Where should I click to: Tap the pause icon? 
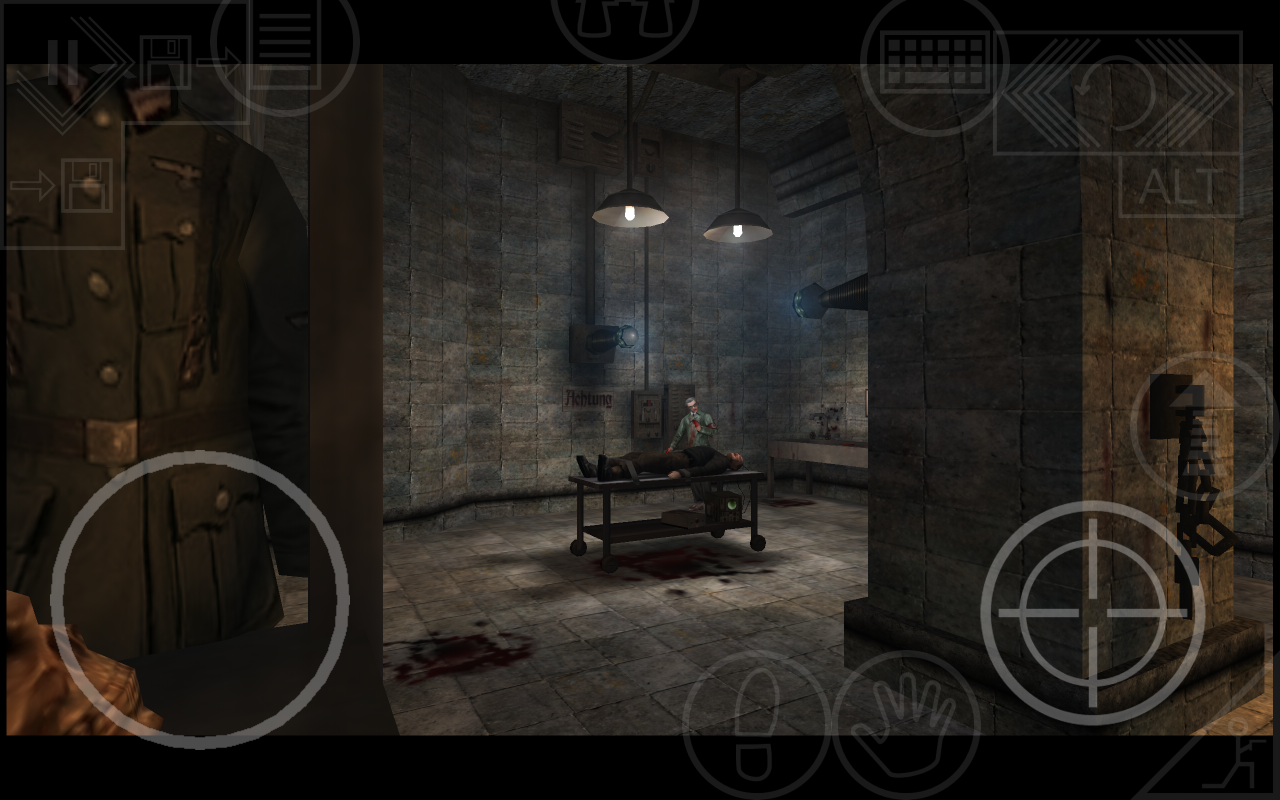(x=56, y=60)
